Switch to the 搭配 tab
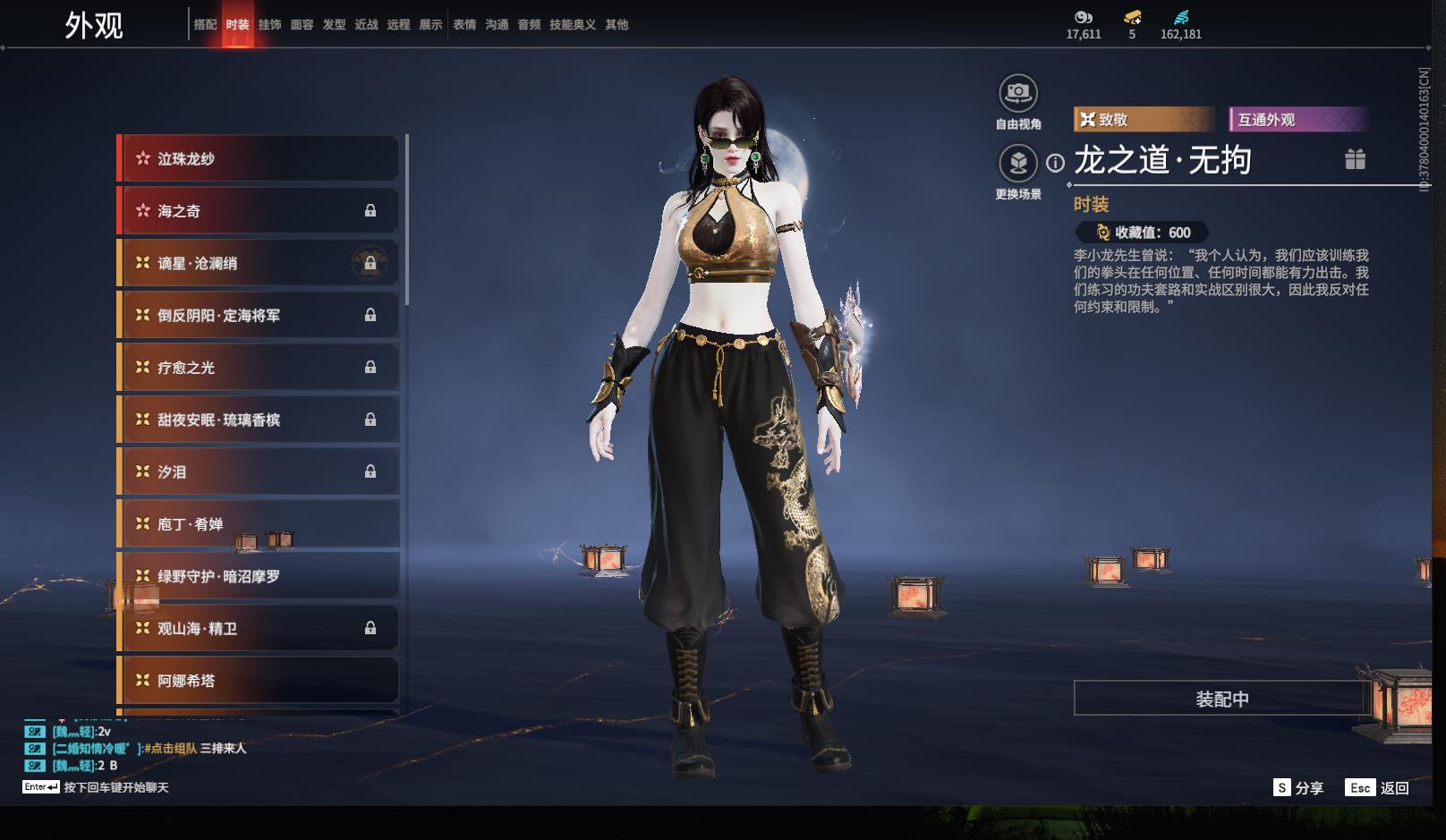This screenshot has width=1446, height=840. 205,24
